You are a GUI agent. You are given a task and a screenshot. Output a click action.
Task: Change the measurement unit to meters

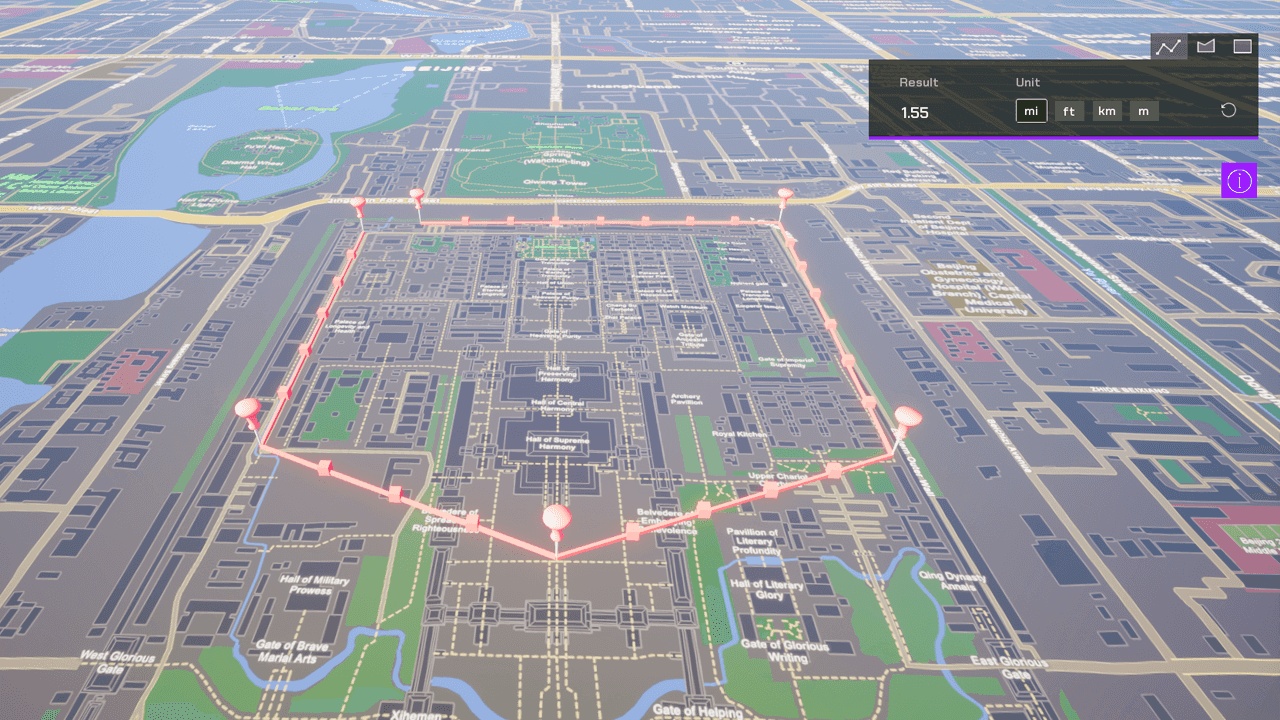1143,111
